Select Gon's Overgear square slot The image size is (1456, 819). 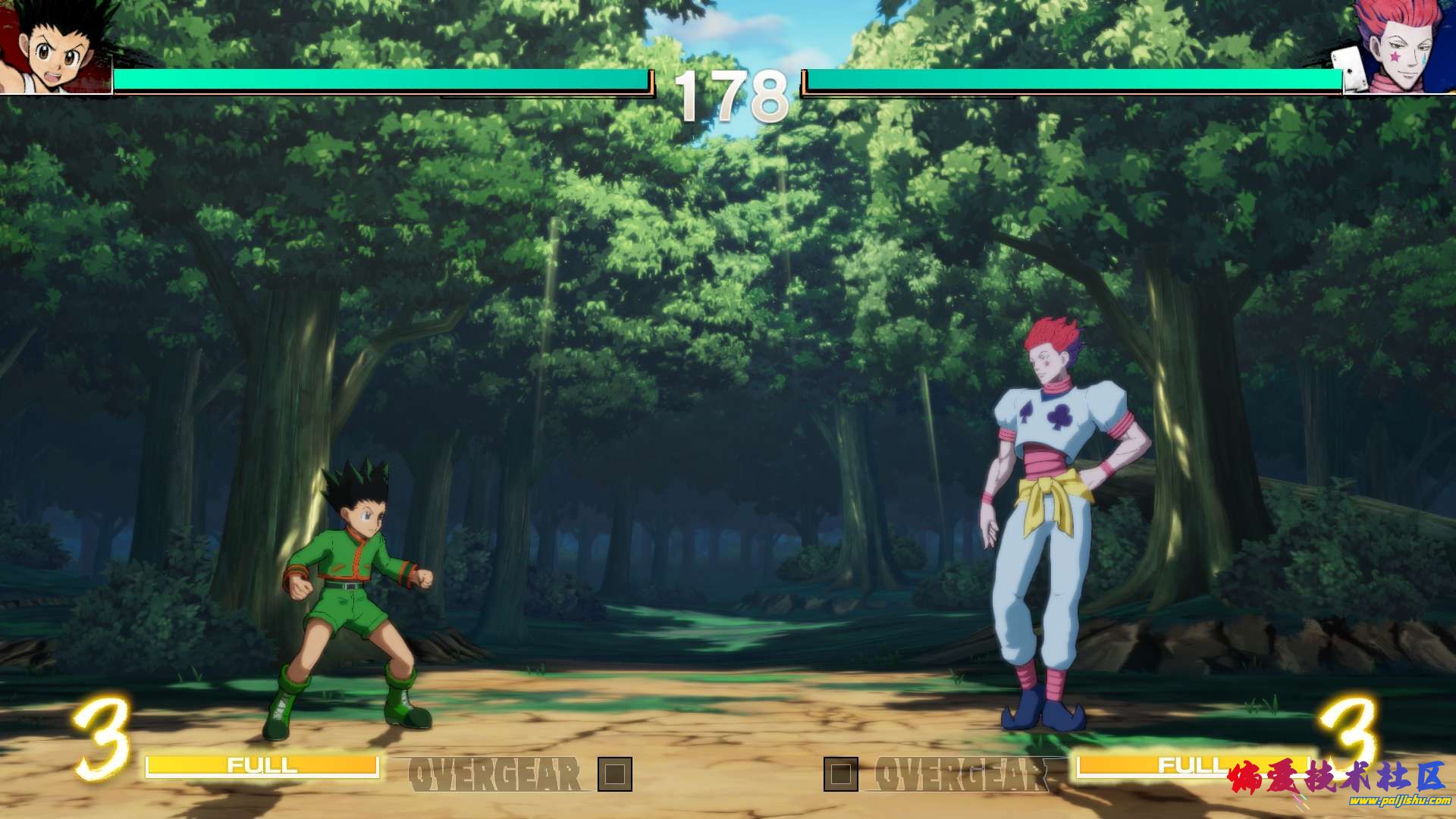614,774
